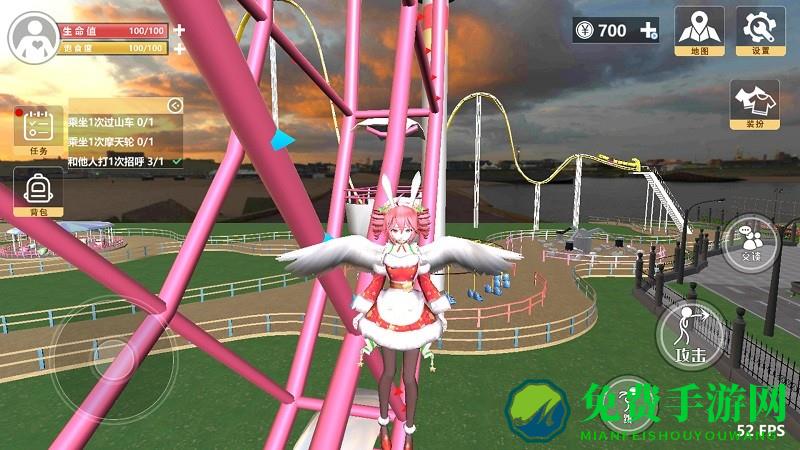Open the map (地图)
The height and width of the screenshot is (450, 800).
(699, 30)
